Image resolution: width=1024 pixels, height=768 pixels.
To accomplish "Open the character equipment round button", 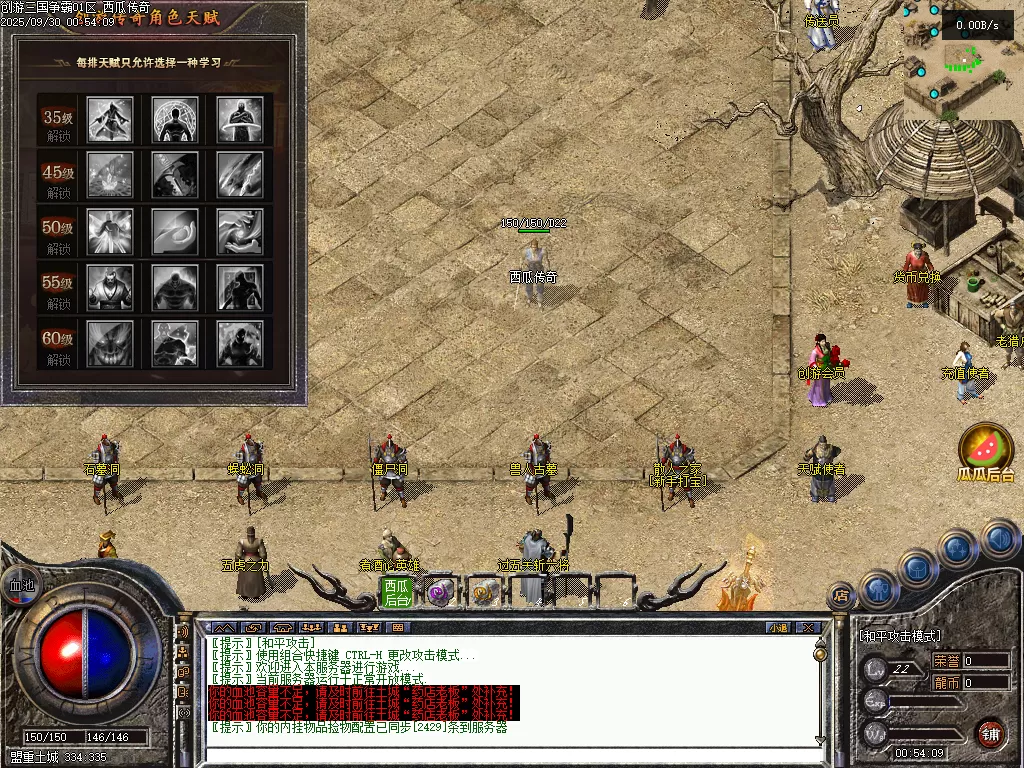I will click(x=879, y=588).
